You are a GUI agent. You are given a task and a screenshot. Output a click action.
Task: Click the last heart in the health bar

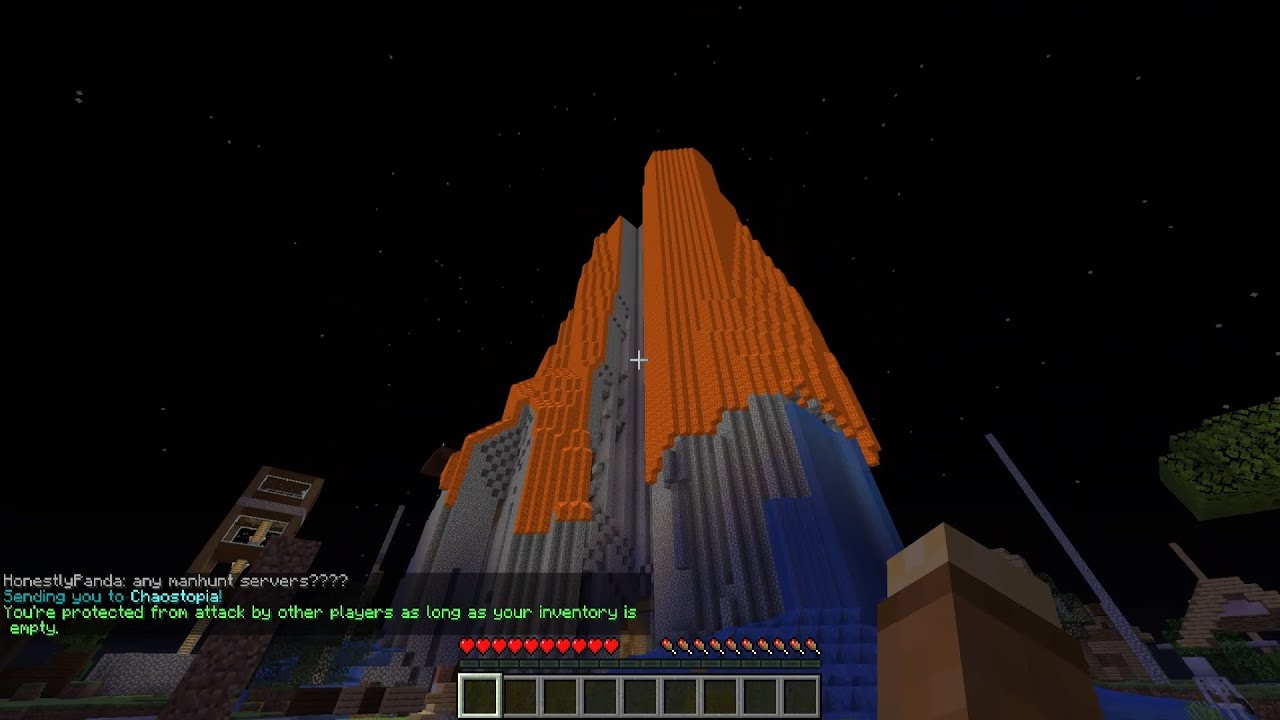pos(609,645)
